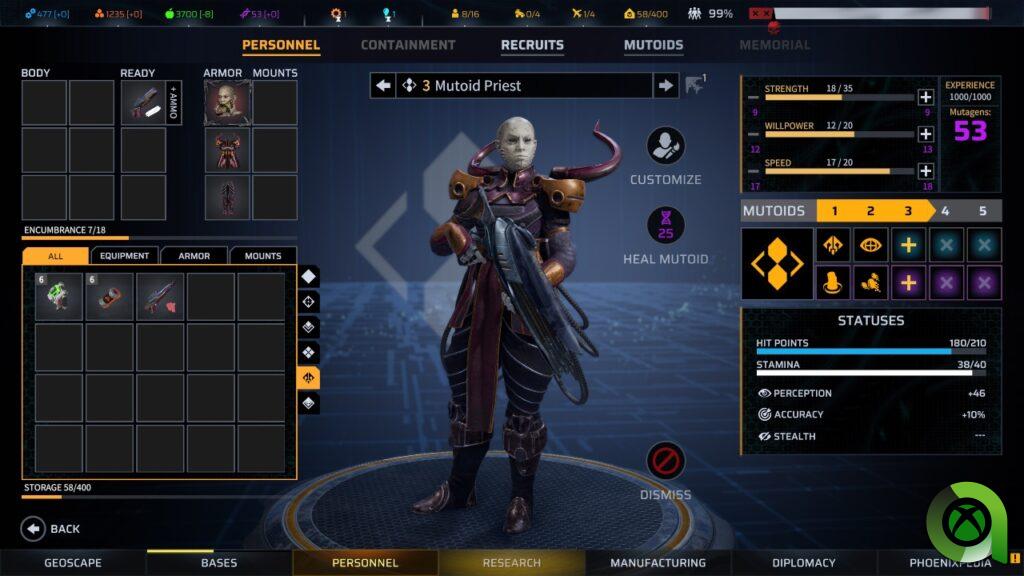Viewport: 1024px width, 576px height.
Task: Increase Strength with the plus button
Action: pyautogui.click(x=925, y=97)
